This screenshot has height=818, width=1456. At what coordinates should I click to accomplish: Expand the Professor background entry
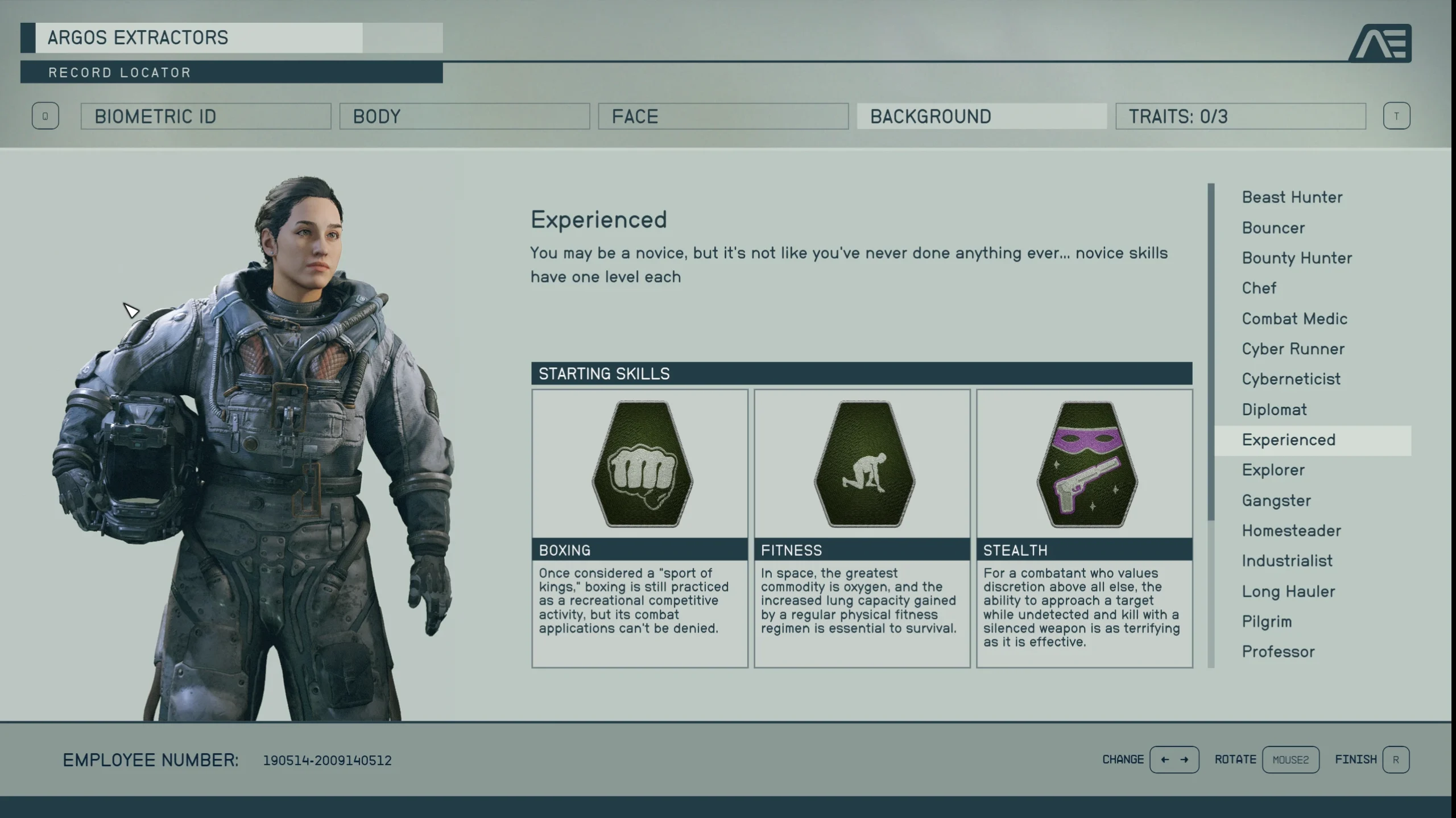coord(1279,651)
